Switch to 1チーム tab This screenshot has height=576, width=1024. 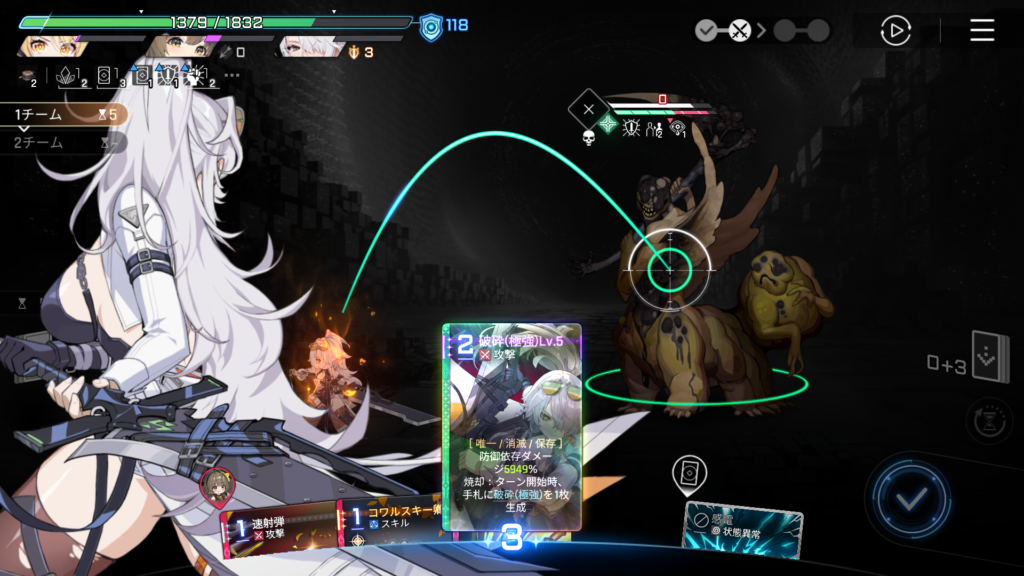tap(40, 115)
